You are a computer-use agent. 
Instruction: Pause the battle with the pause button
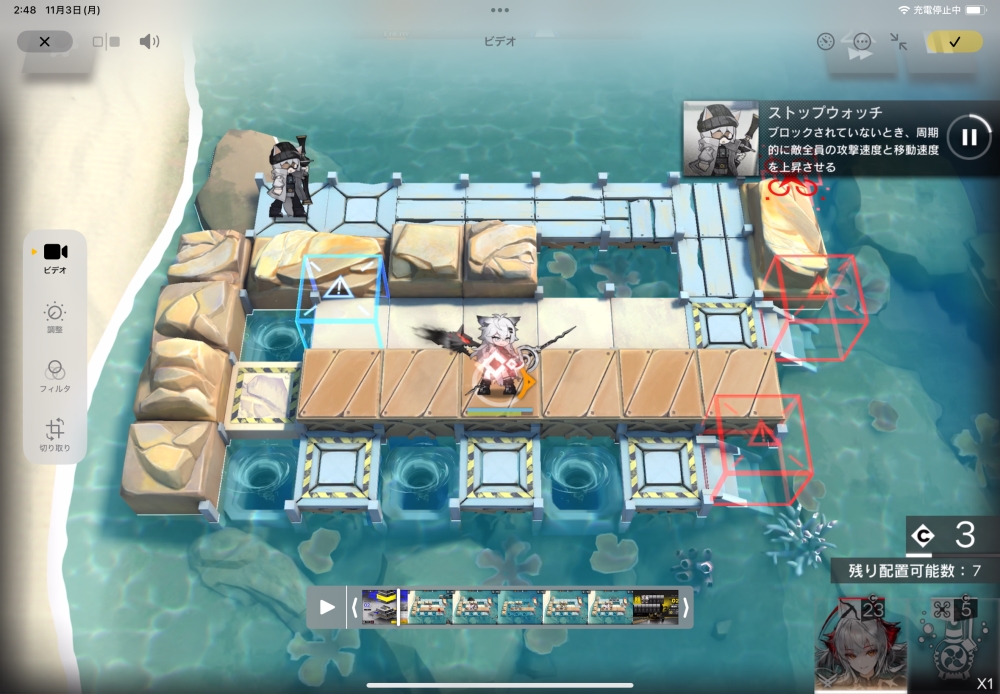pos(968,137)
